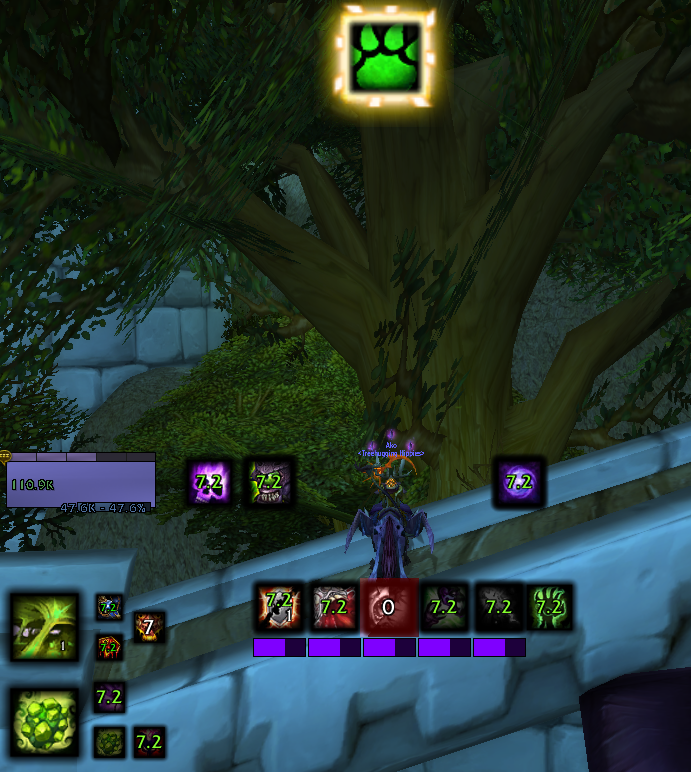691x772 pixels.
Task: Use the green glowing hand ability
Action: (549, 607)
